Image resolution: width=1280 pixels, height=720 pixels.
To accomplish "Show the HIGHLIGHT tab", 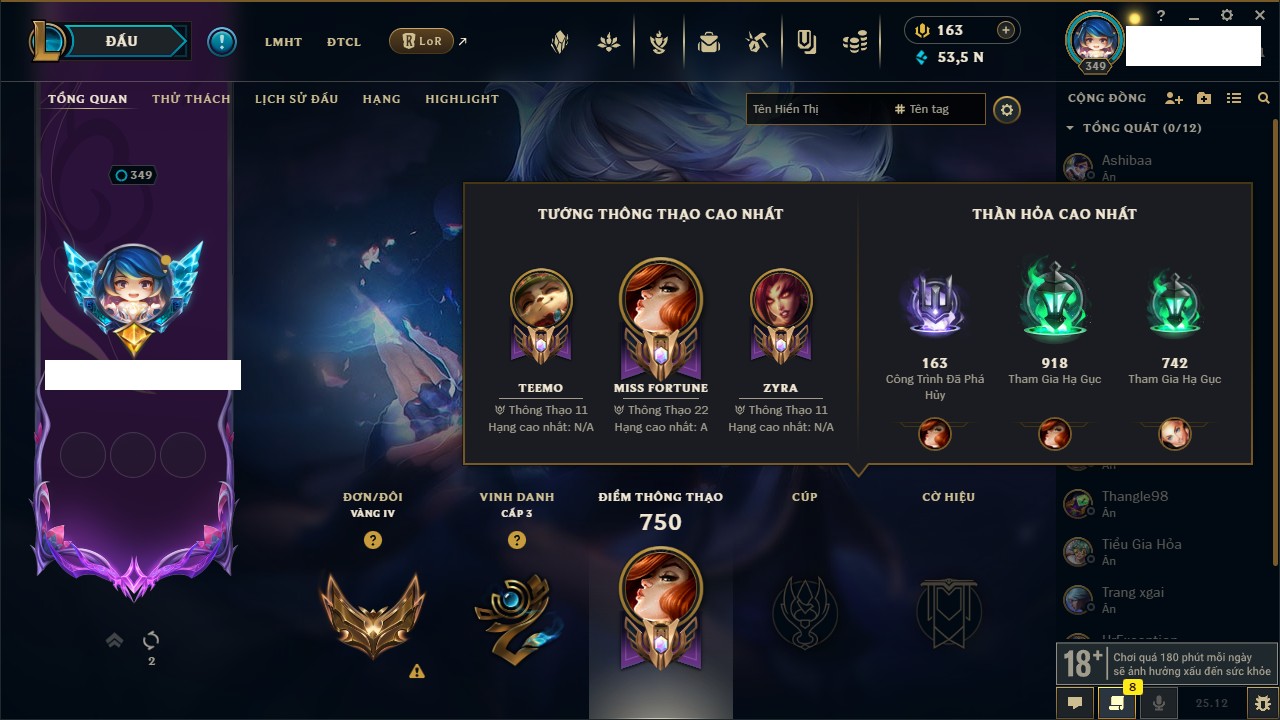I will [x=461, y=99].
